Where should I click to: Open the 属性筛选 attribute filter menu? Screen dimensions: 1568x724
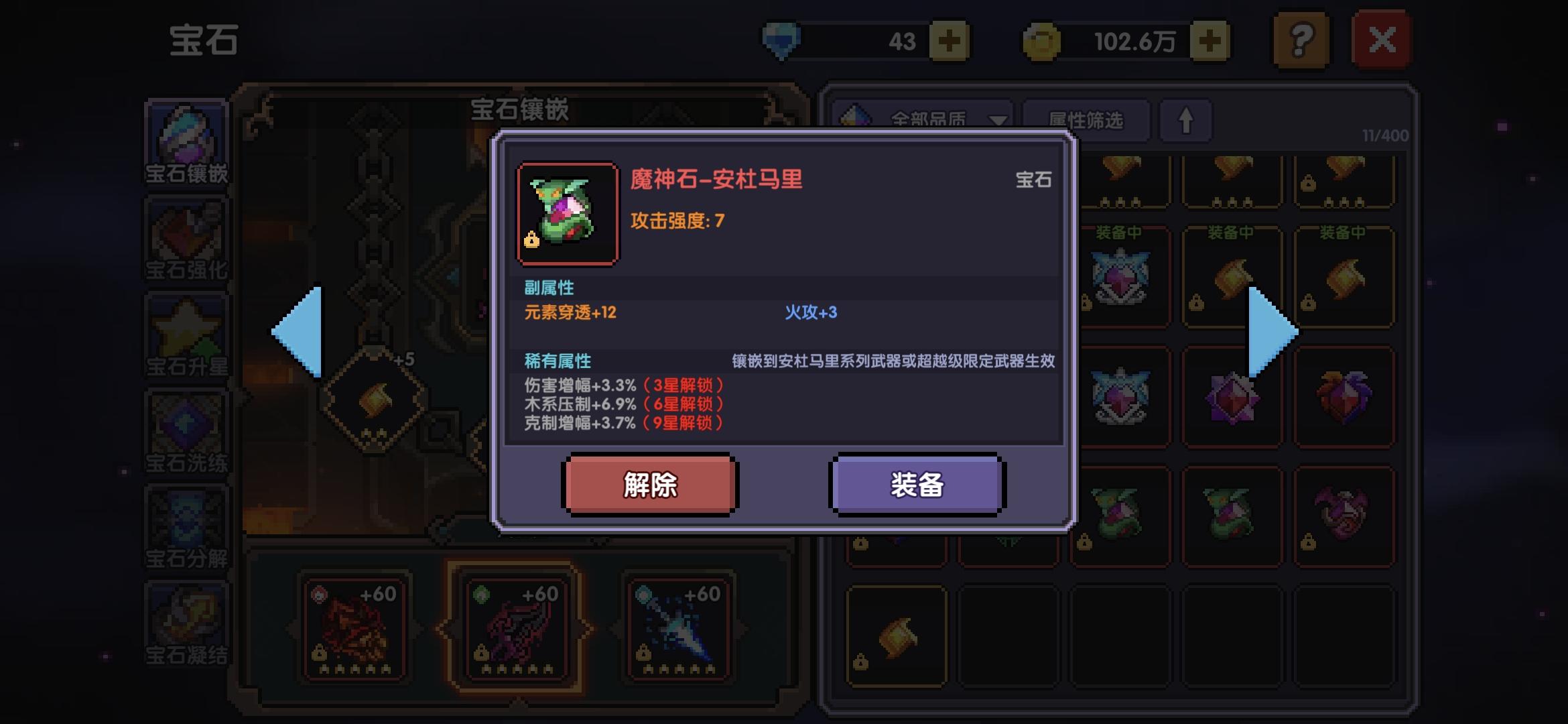[1086, 119]
